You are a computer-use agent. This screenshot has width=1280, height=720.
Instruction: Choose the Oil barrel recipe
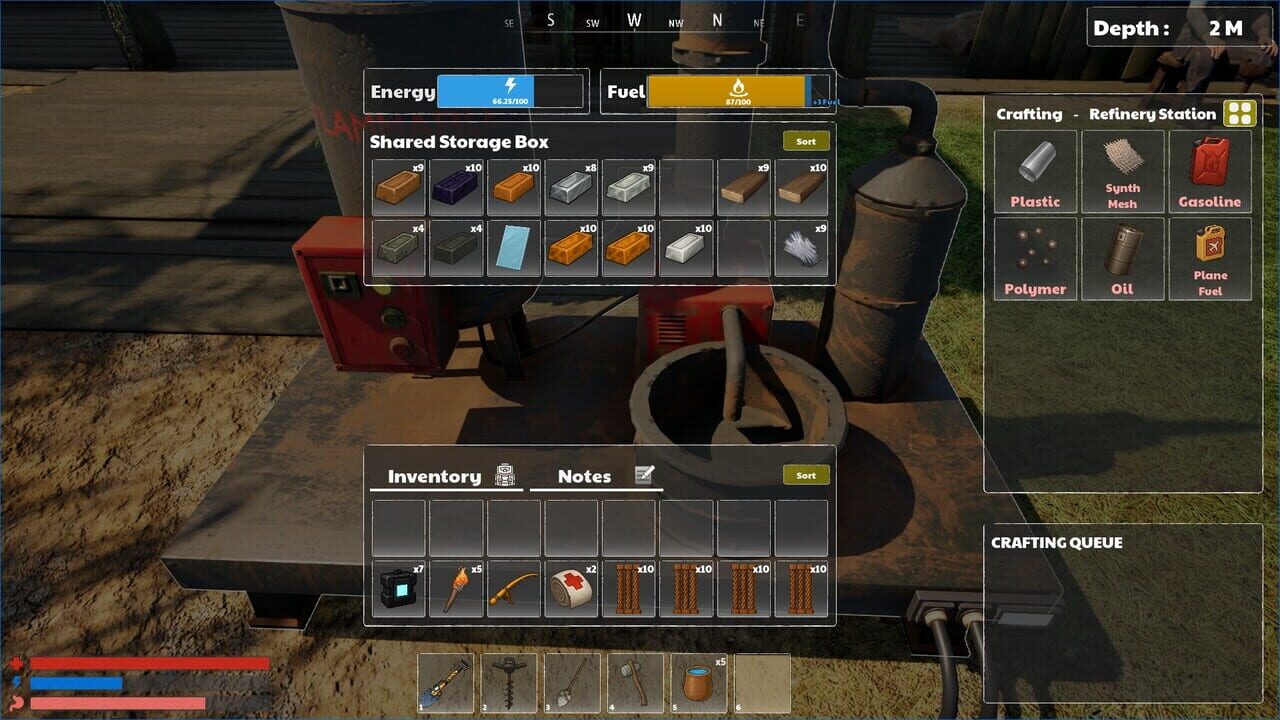(1123, 258)
